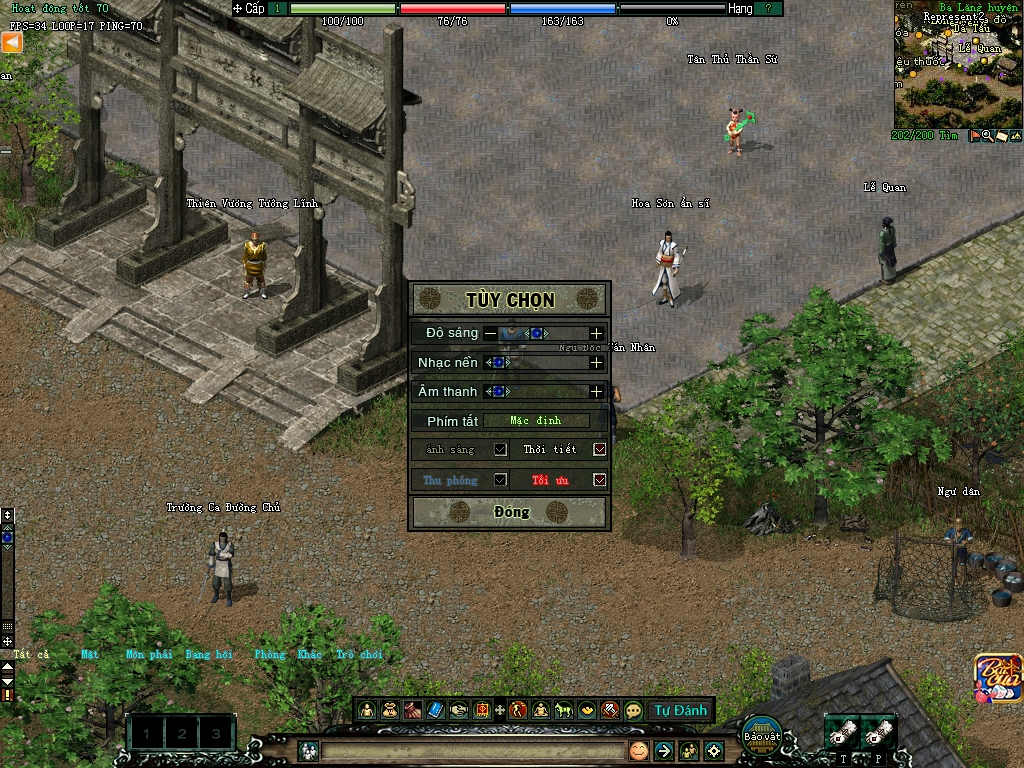Image resolution: width=1024 pixels, height=768 pixels.
Task: Open the handshake trade icon
Action: (458, 711)
